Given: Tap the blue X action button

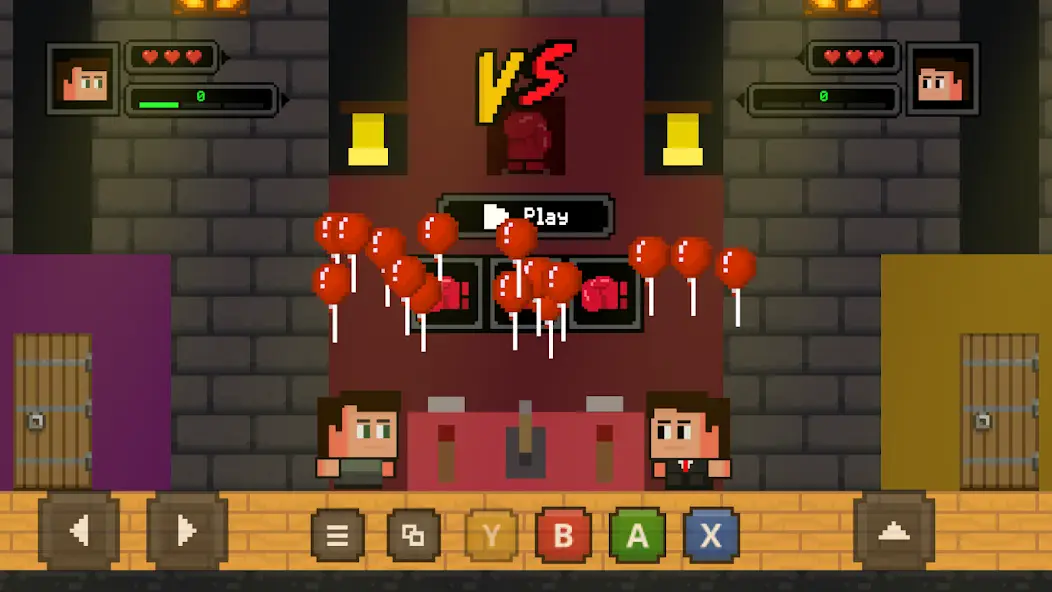Looking at the screenshot, I should click(x=711, y=536).
